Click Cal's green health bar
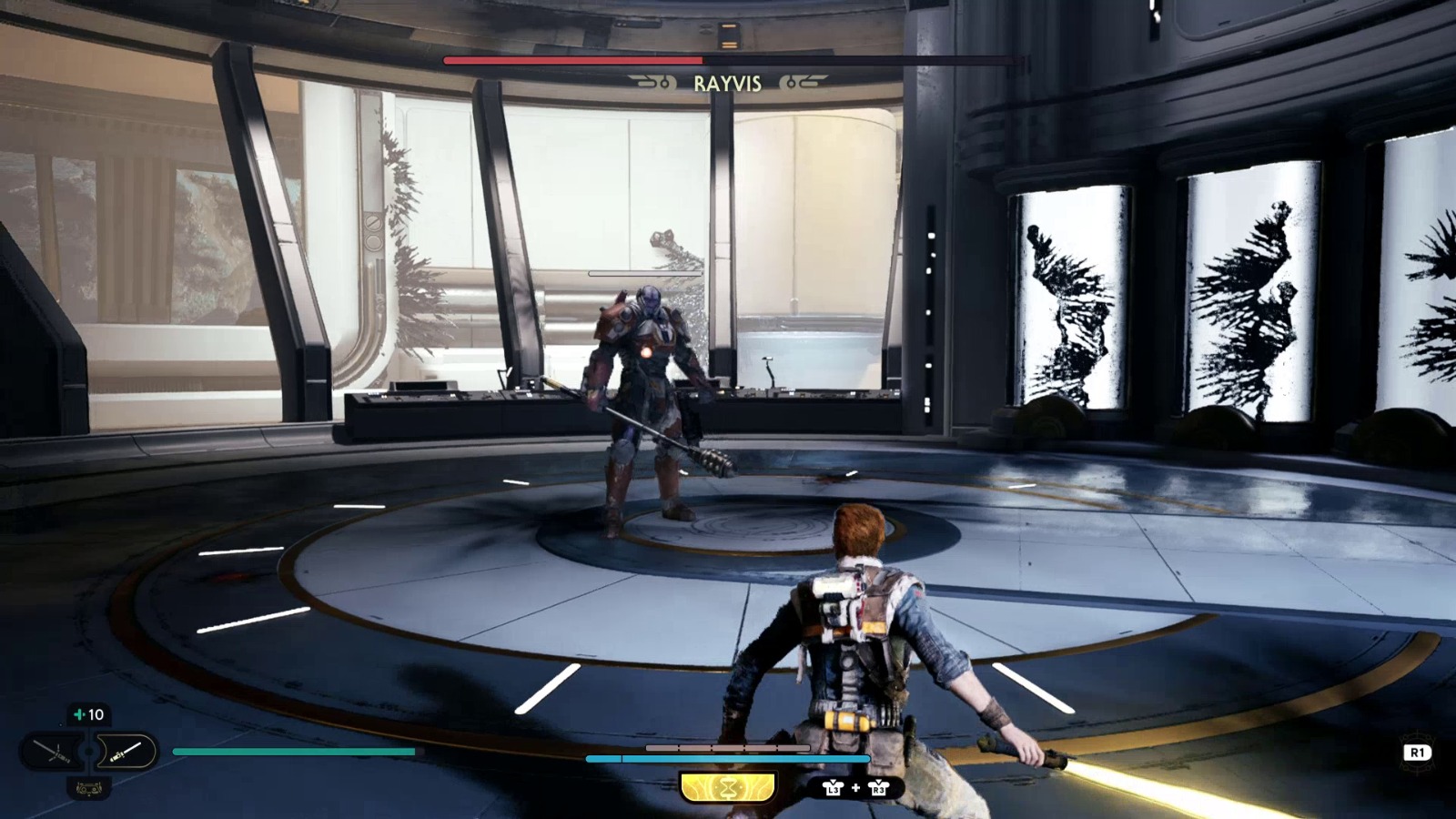 (x=291, y=753)
